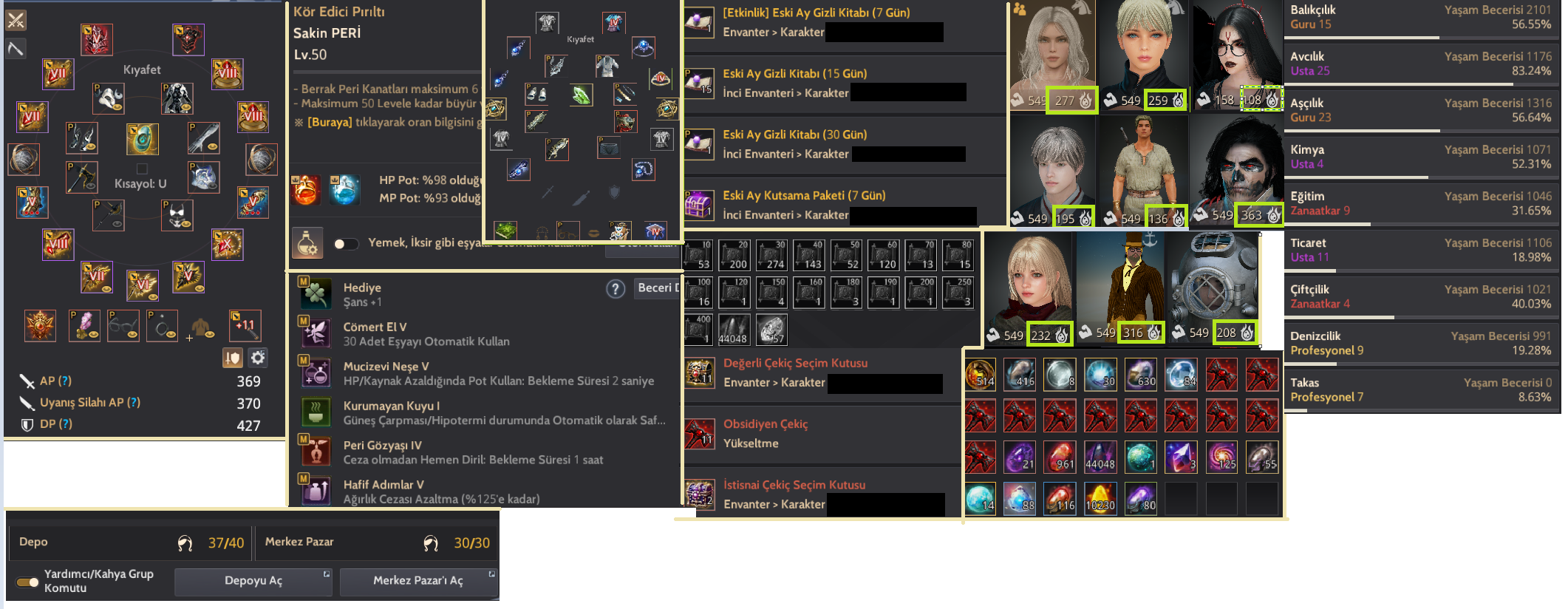
Task: Click the Değerli Çekiç Seçim Kutusu chest icon
Action: (x=701, y=373)
